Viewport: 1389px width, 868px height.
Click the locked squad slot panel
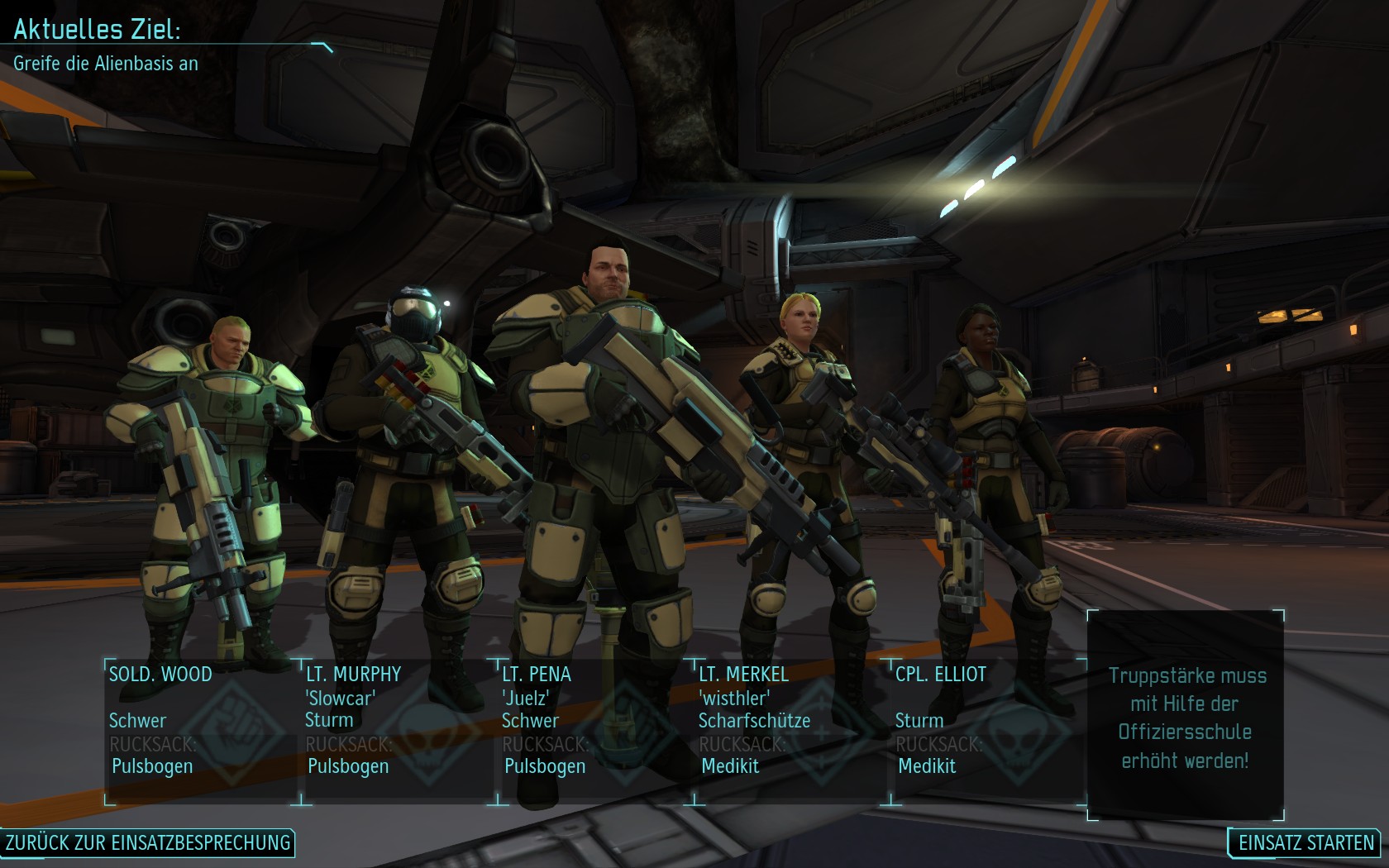point(1186,716)
